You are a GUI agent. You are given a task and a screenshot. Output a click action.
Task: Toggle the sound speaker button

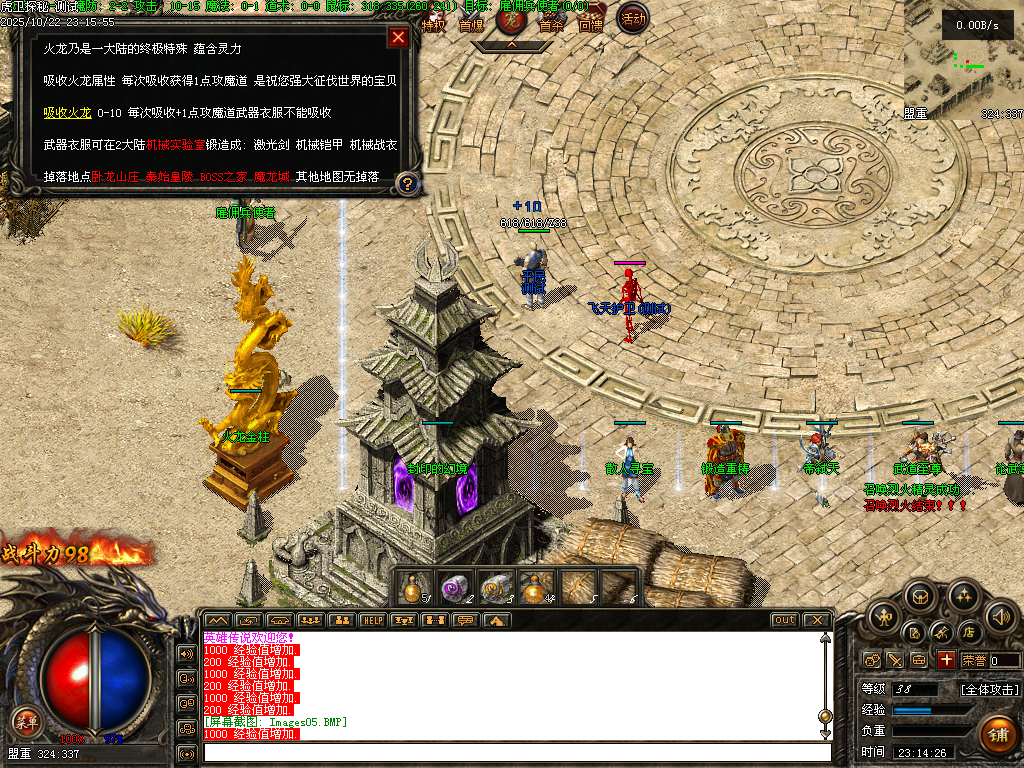point(1000,617)
